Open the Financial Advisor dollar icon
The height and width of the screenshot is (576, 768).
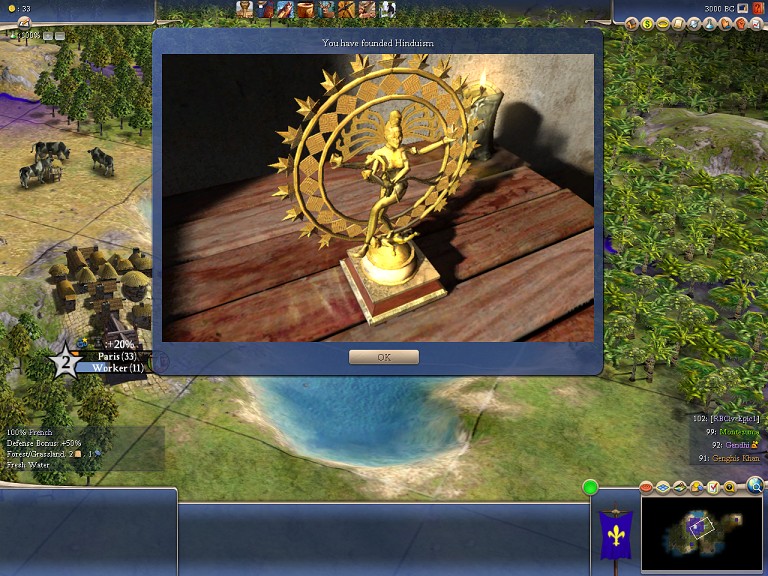[648, 23]
